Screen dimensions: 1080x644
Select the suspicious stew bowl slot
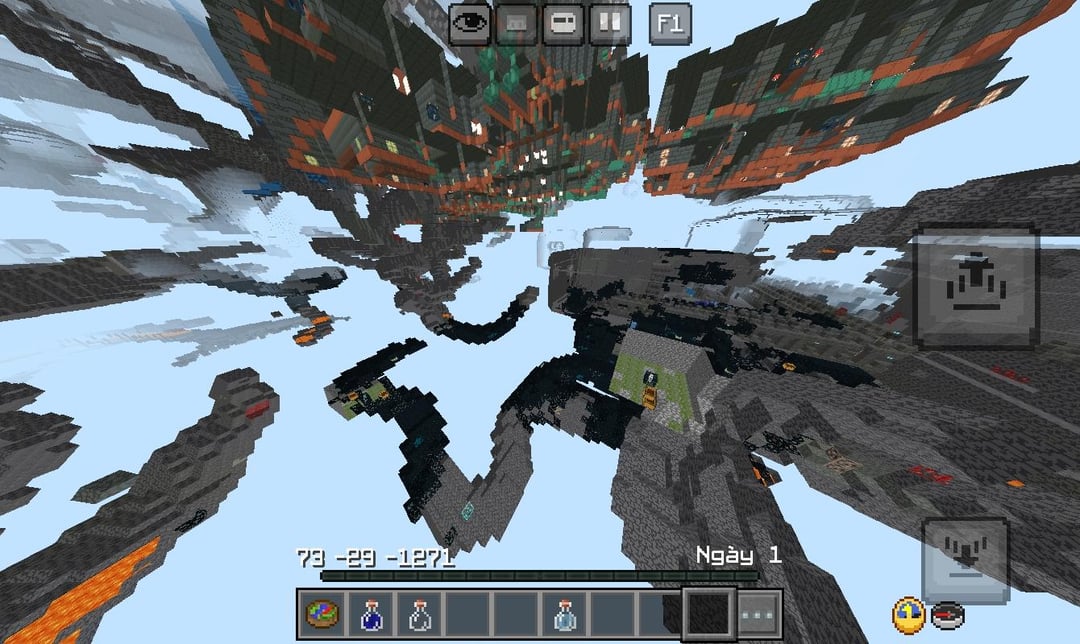[322, 612]
